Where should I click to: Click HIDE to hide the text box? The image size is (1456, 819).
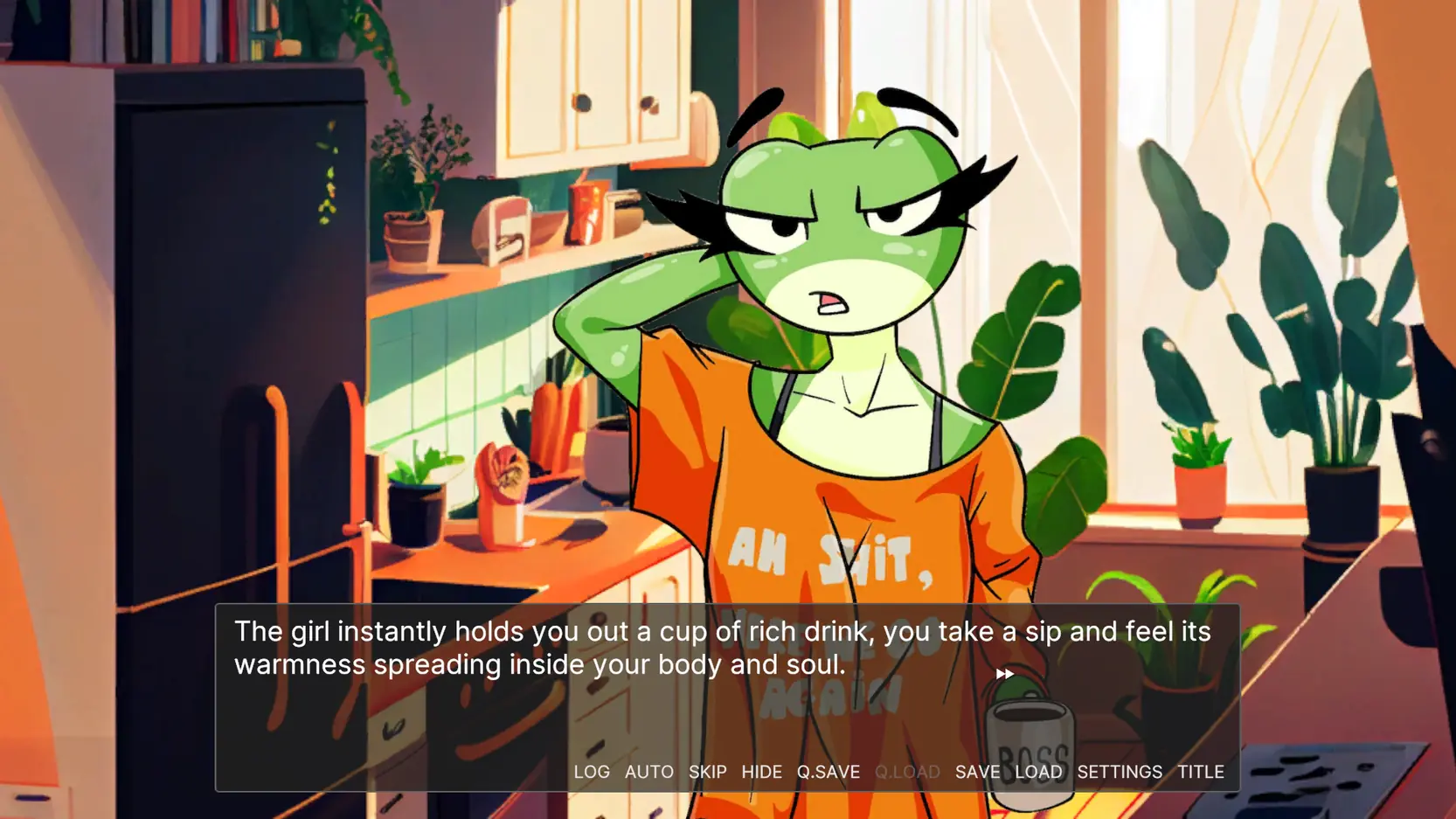[762, 772]
